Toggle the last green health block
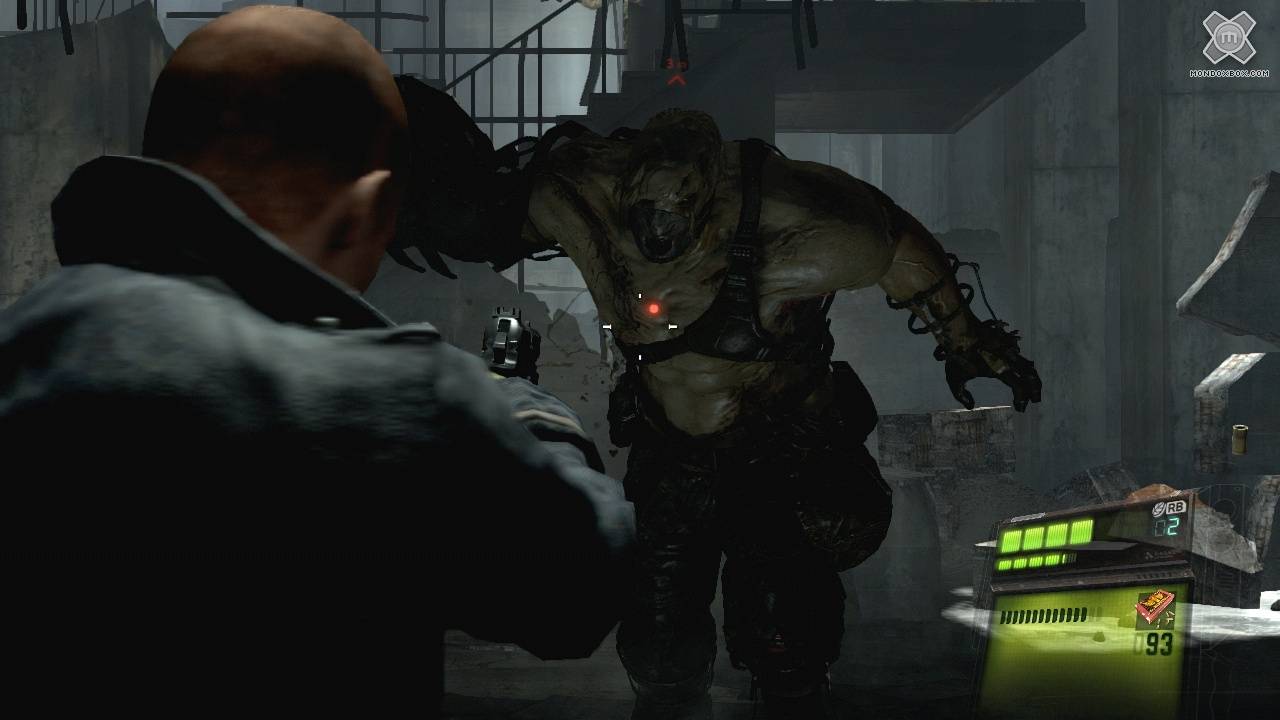Viewport: 1280px width, 720px height. pos(1082,532)
